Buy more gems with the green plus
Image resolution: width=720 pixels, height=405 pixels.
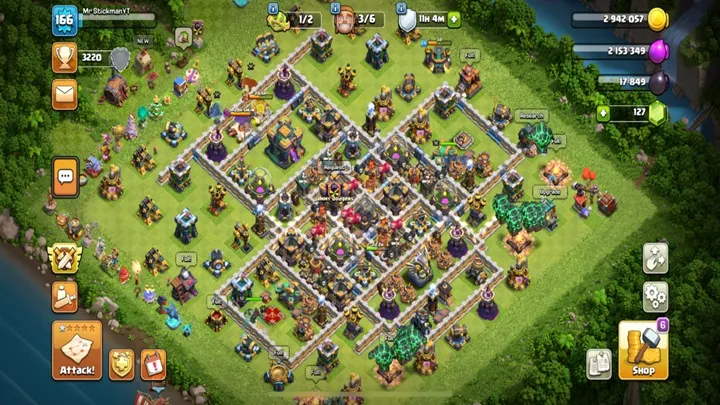pos(603,113)
